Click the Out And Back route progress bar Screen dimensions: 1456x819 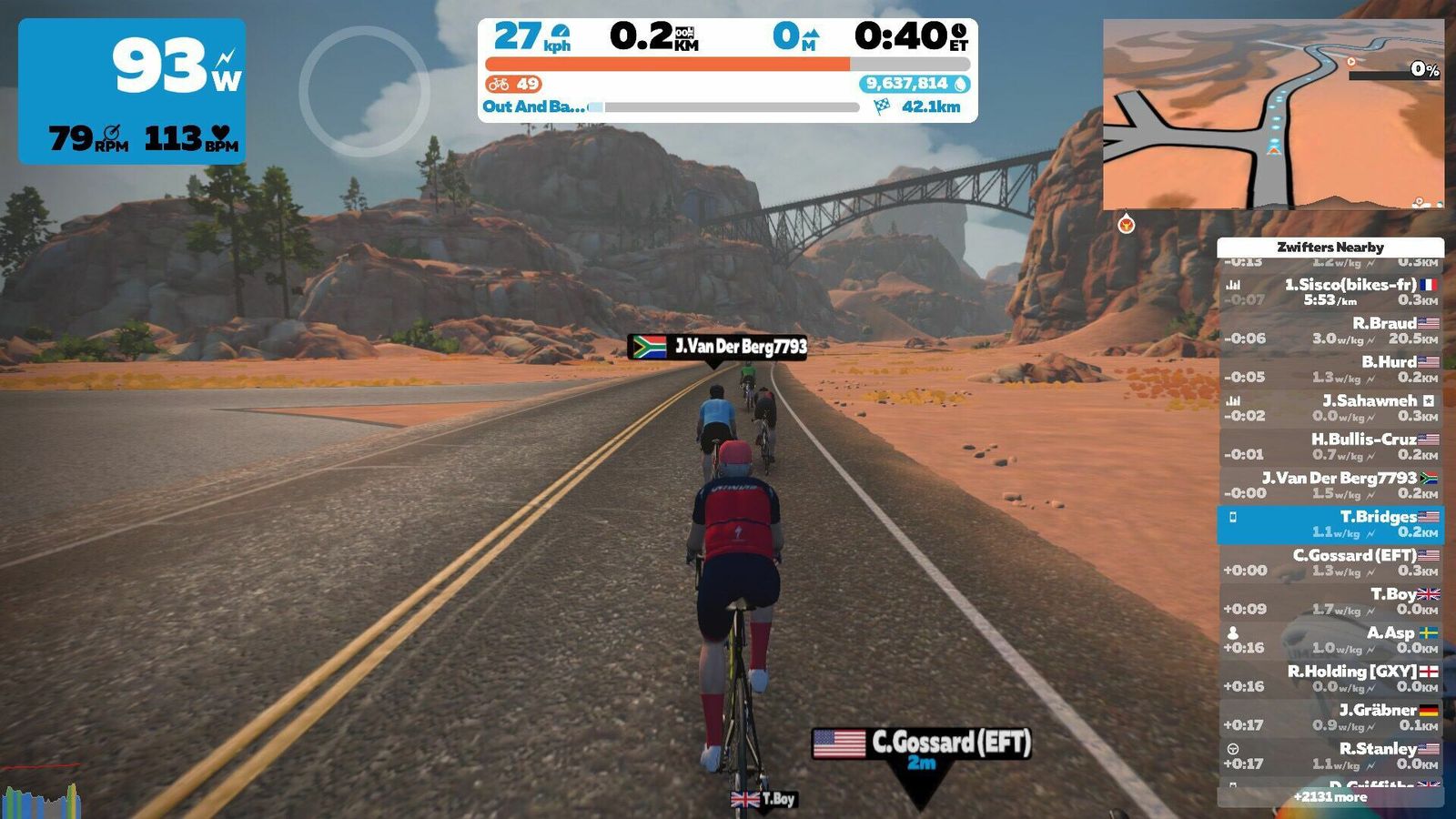(x=728, y=107)
